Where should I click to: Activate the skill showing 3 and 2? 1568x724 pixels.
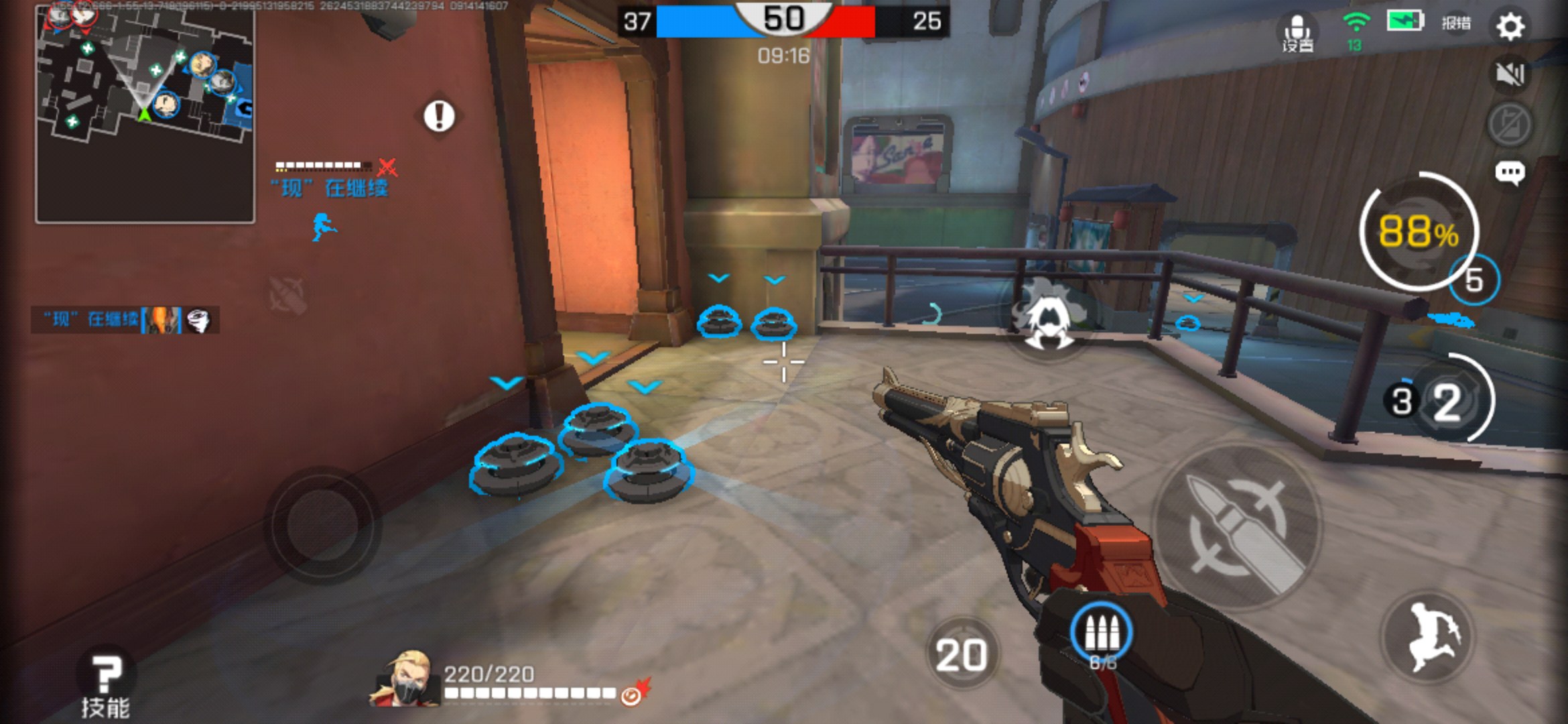tap(1447, 401)
